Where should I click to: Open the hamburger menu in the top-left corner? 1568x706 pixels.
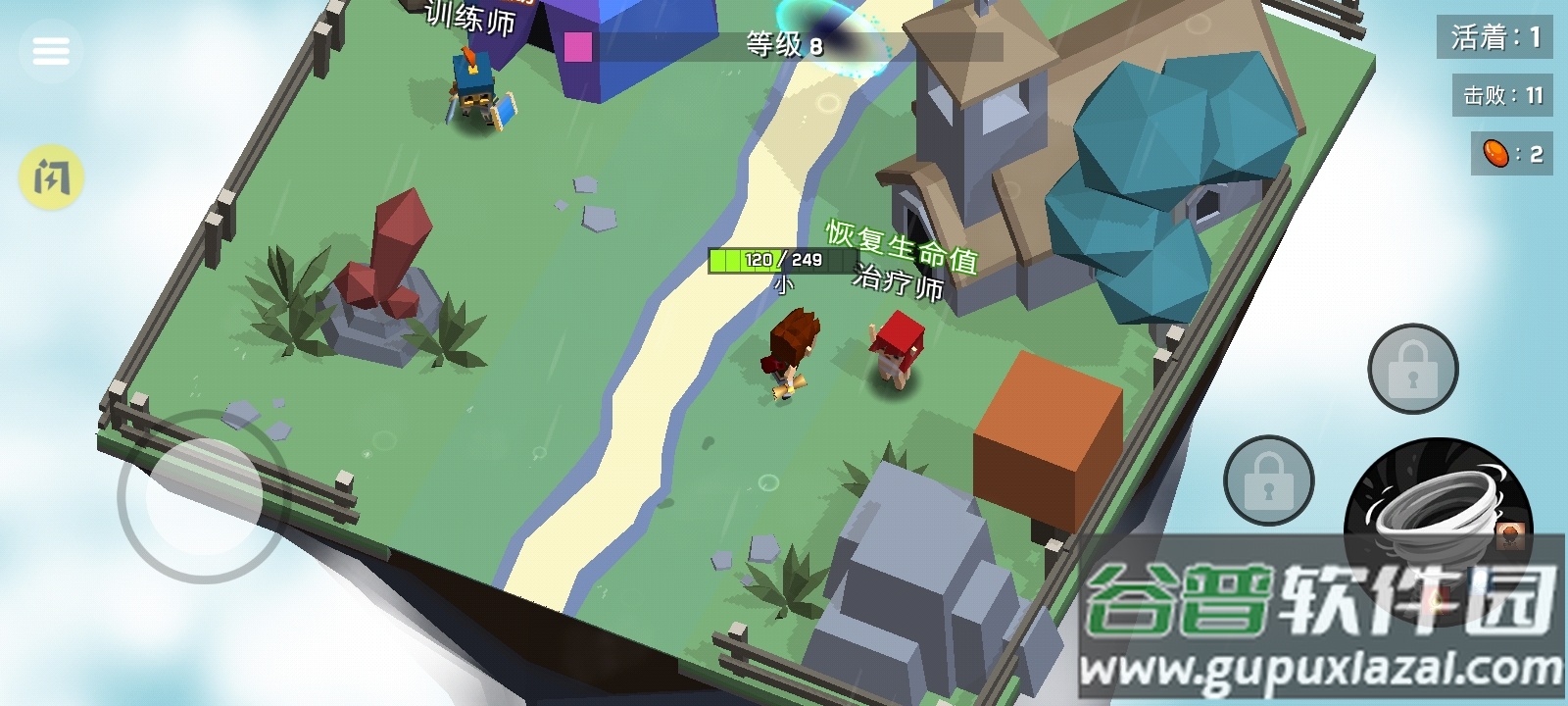pyautogui.click(x=51, y=49)
